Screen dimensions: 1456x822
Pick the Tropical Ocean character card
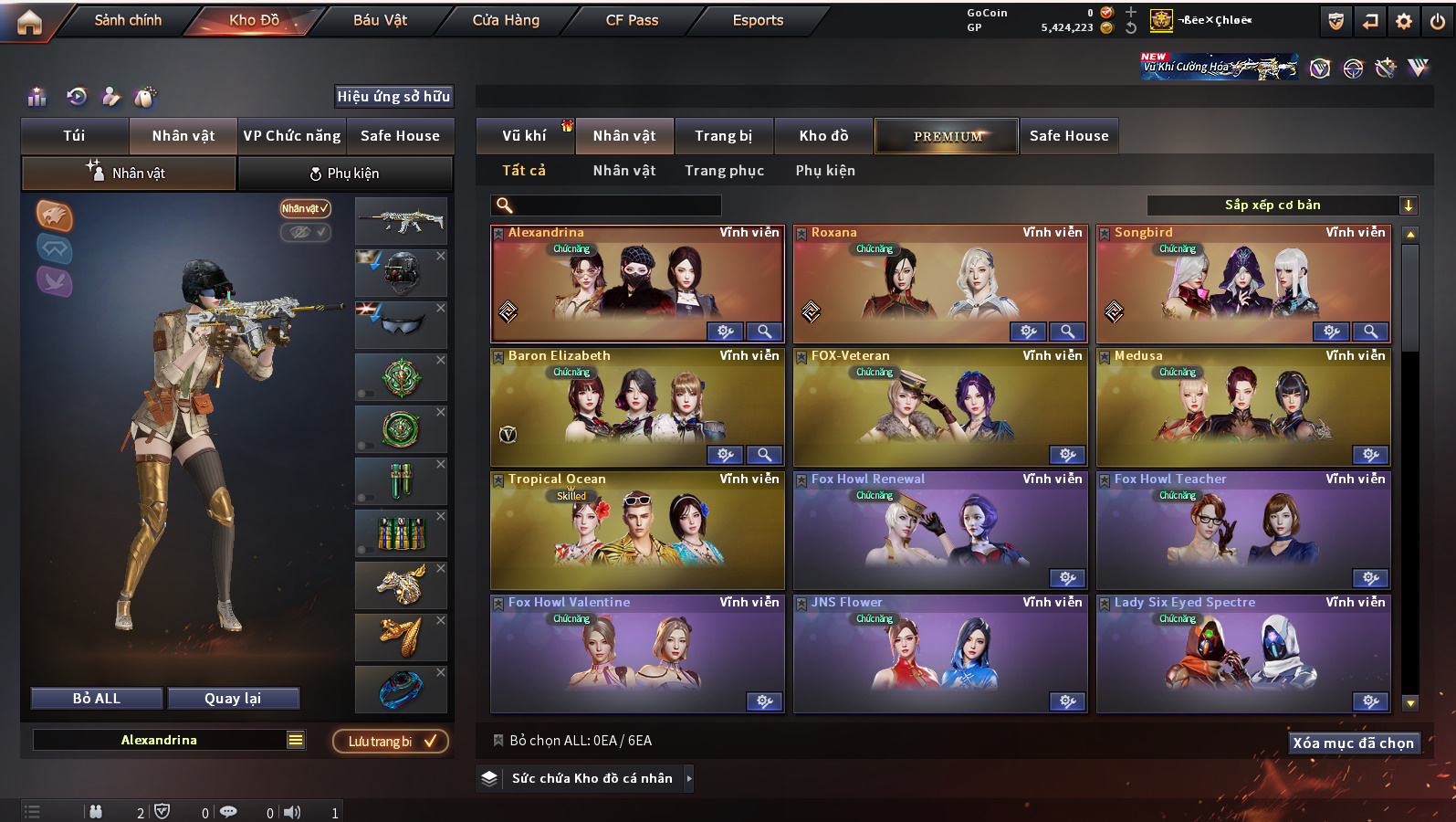pos(637,531)
